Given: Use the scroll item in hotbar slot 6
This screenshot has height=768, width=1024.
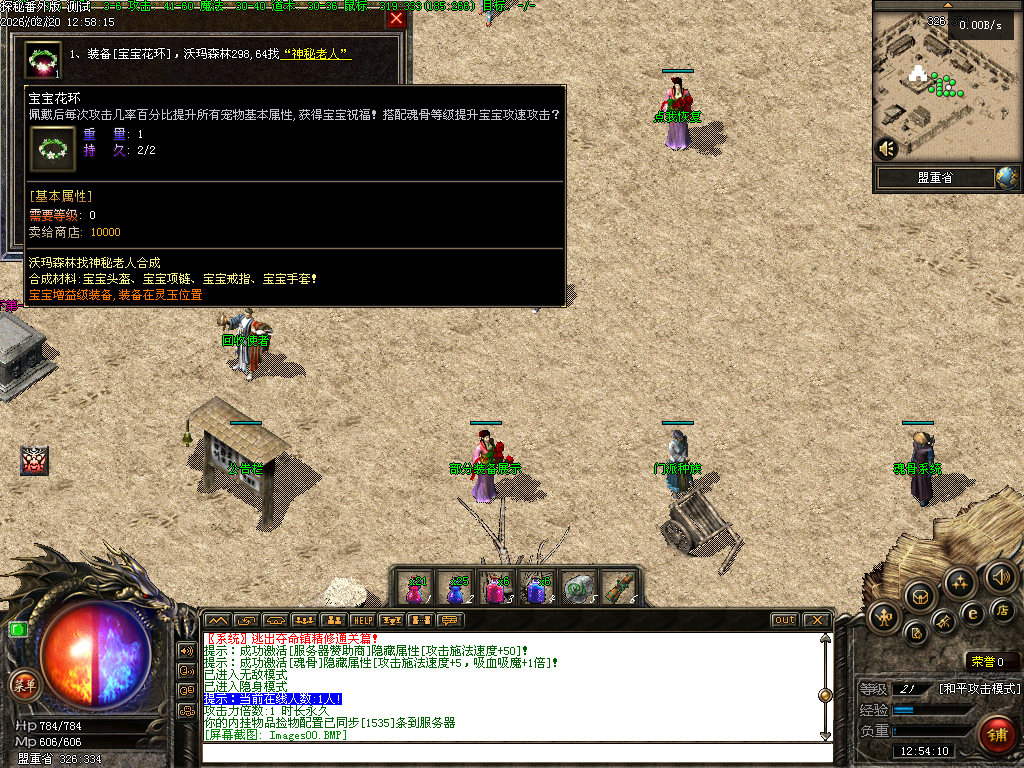Looking at the screenshot, I should 619,589.
